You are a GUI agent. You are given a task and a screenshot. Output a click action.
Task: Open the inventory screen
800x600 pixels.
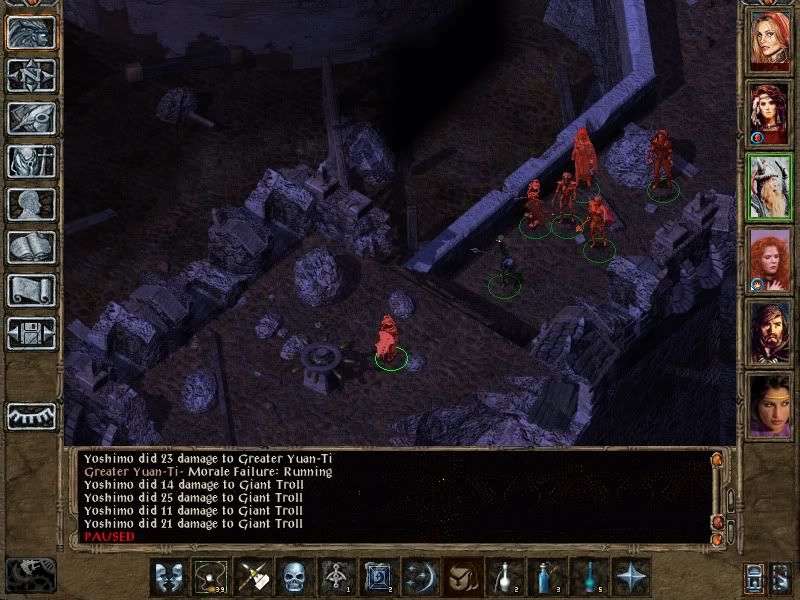[31, 161]
